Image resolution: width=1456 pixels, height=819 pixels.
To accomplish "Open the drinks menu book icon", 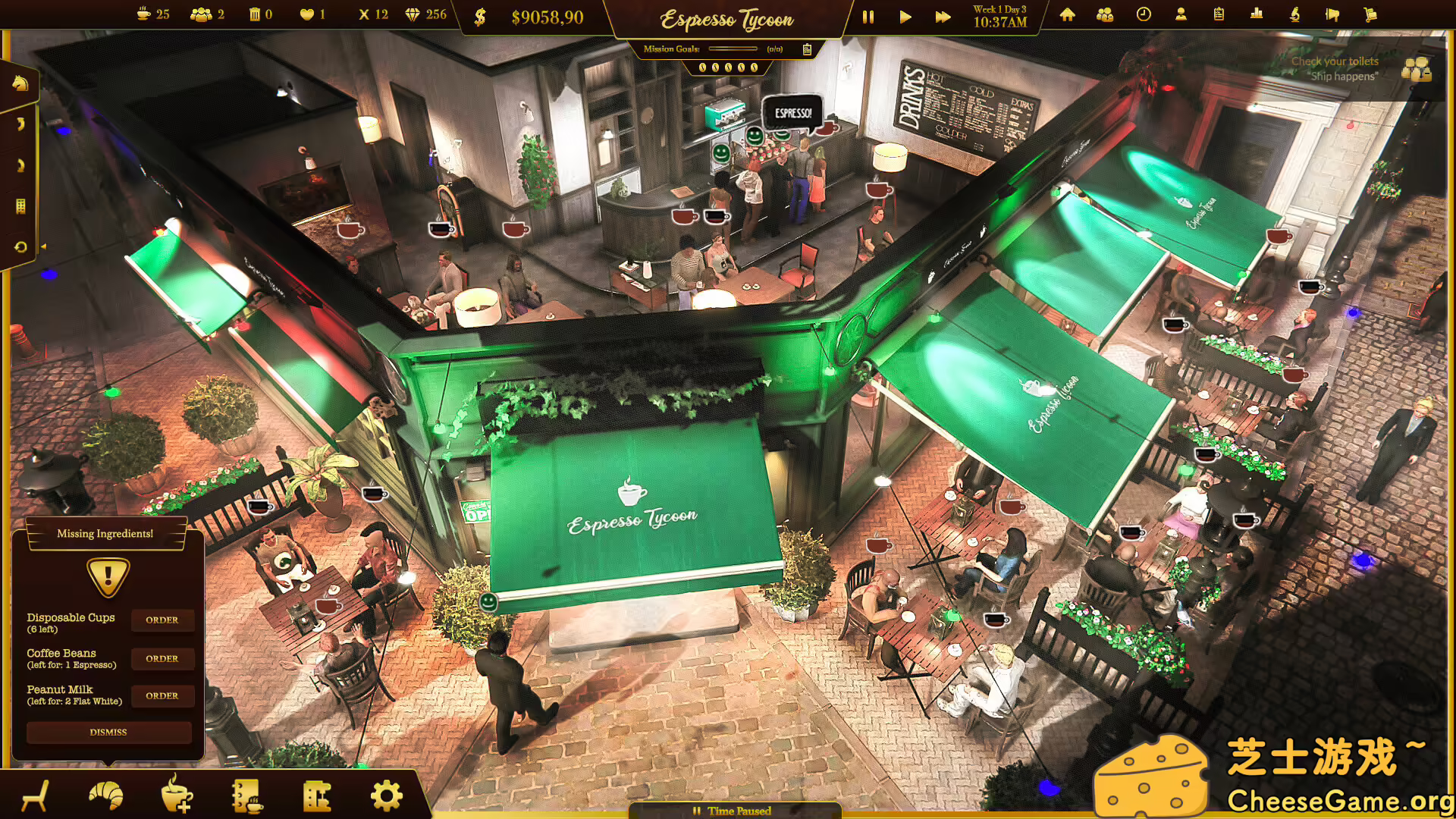I will click(246, 795).
